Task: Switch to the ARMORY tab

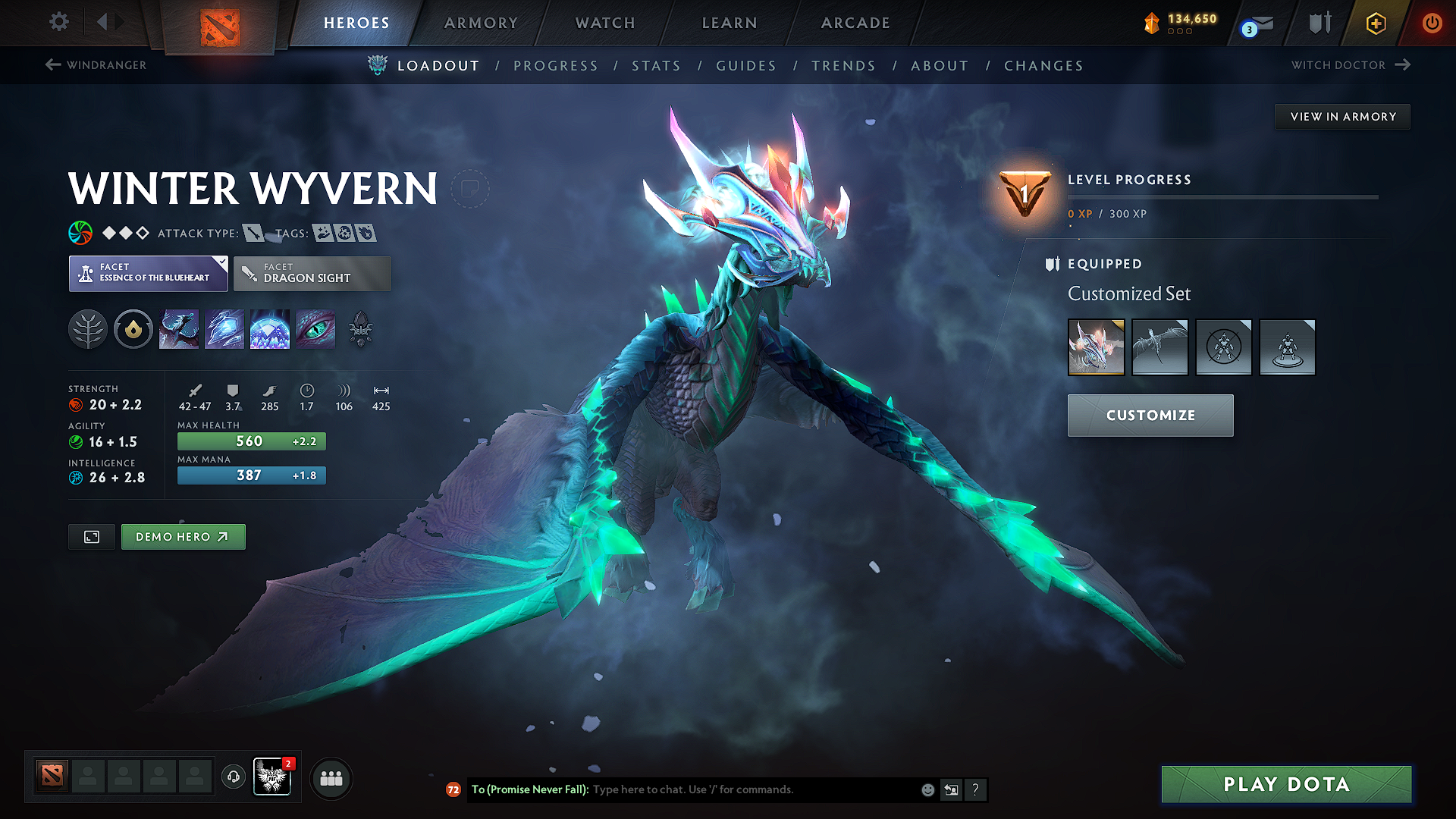Action: tap(481, 23)
